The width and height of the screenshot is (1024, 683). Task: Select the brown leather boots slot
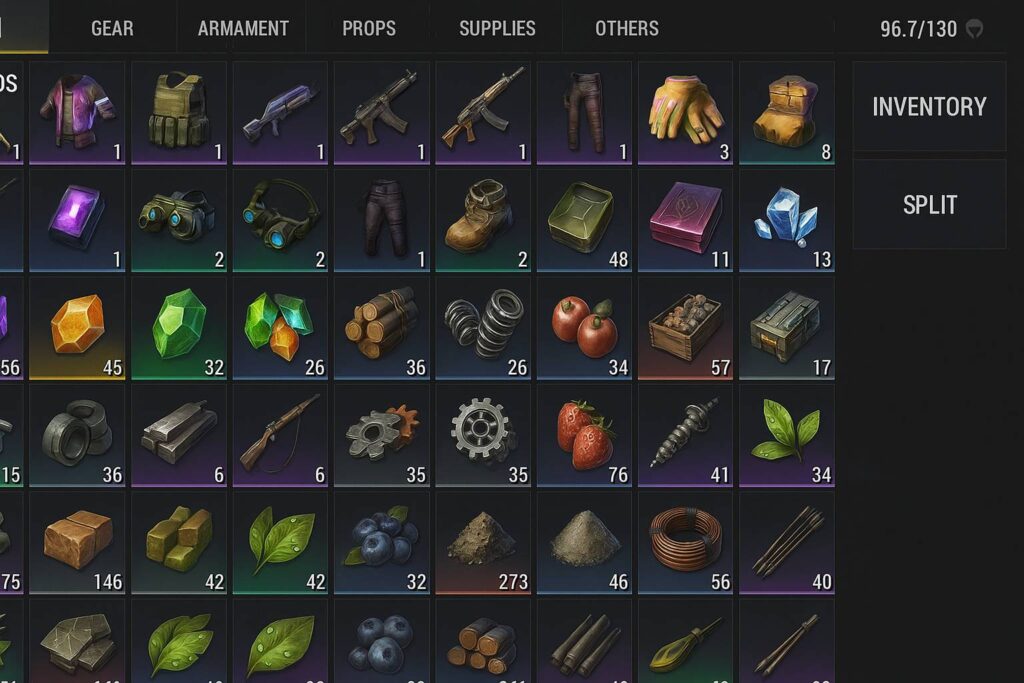point(483,220)
